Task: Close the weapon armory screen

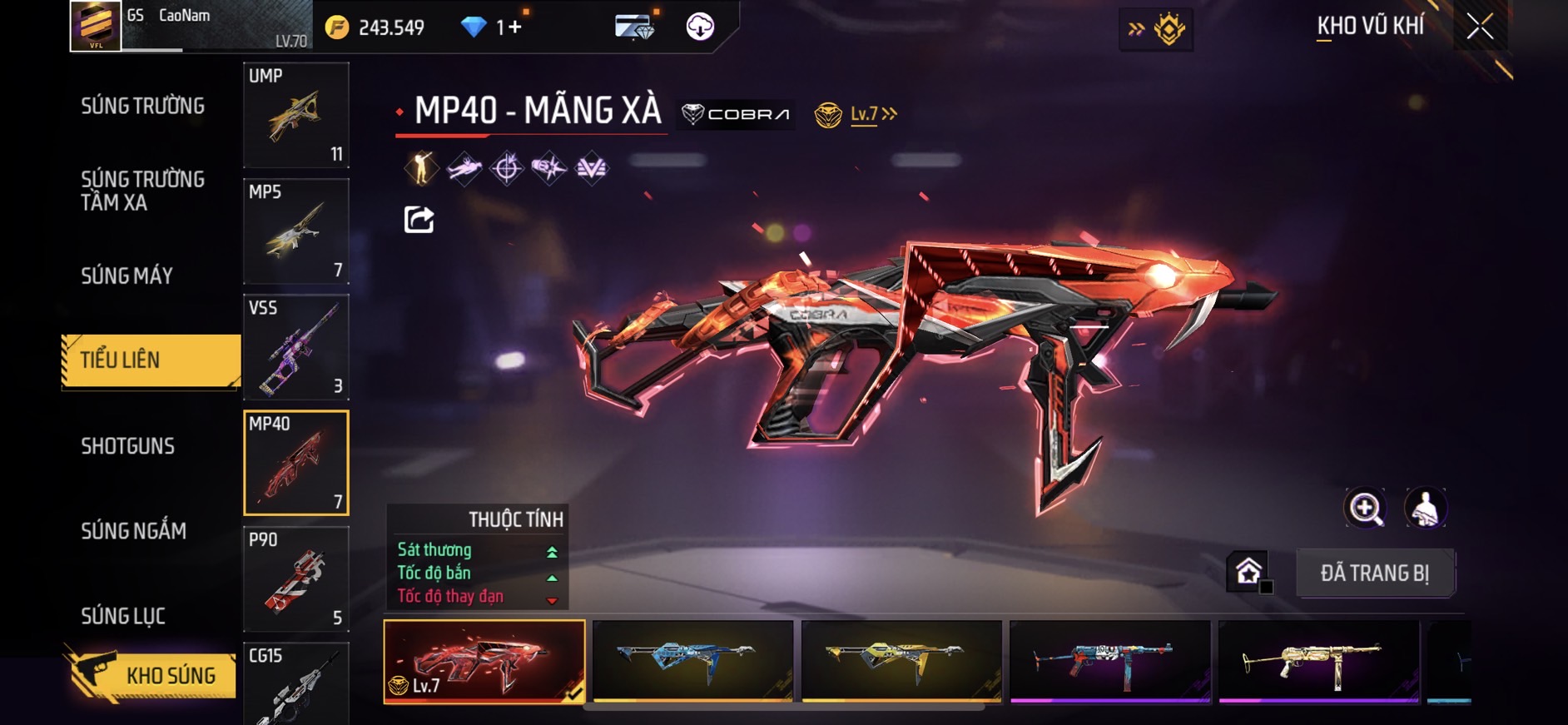Action: point(1479,27)
